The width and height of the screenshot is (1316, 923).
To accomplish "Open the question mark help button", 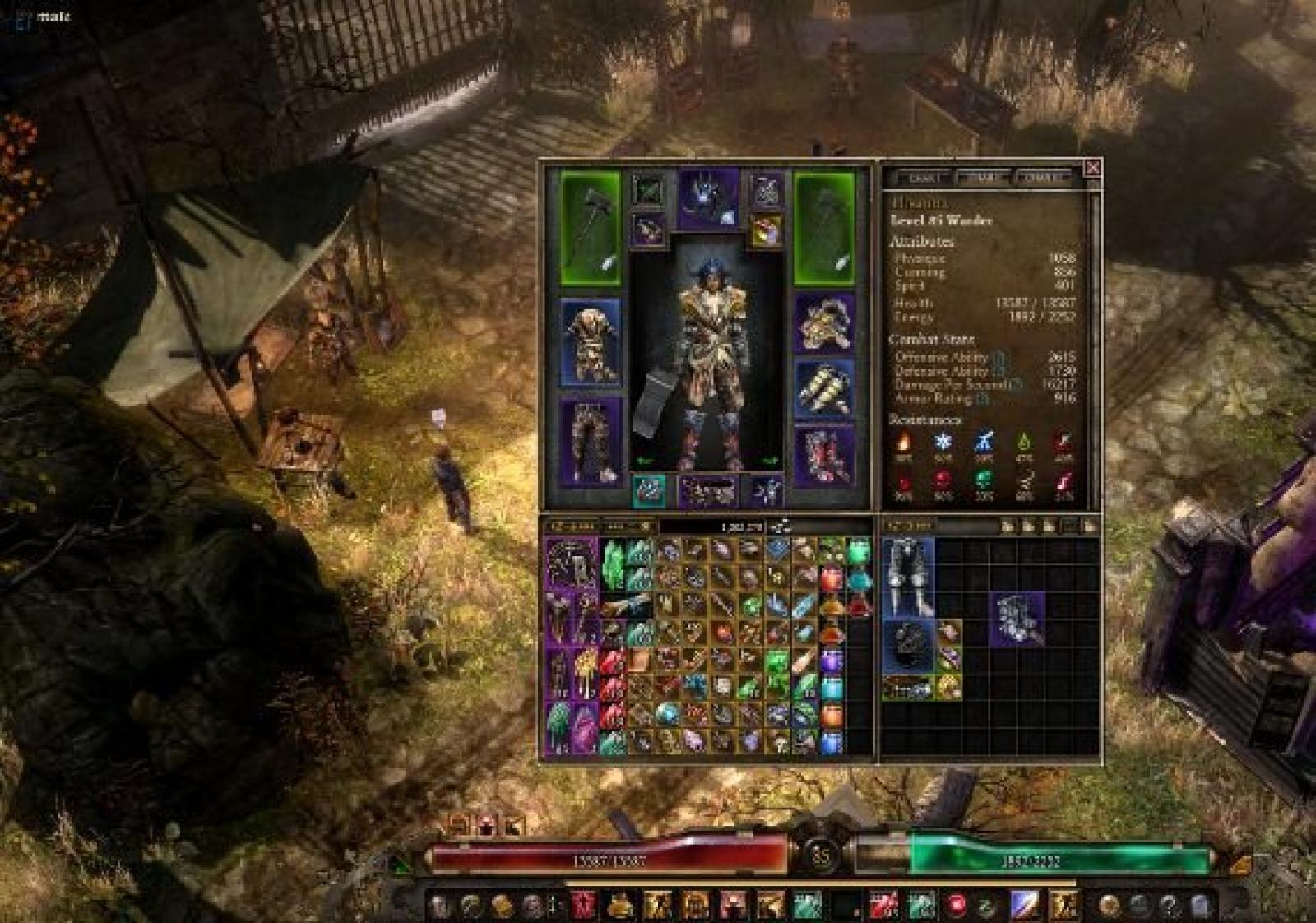I will (x=1170, y=906).
